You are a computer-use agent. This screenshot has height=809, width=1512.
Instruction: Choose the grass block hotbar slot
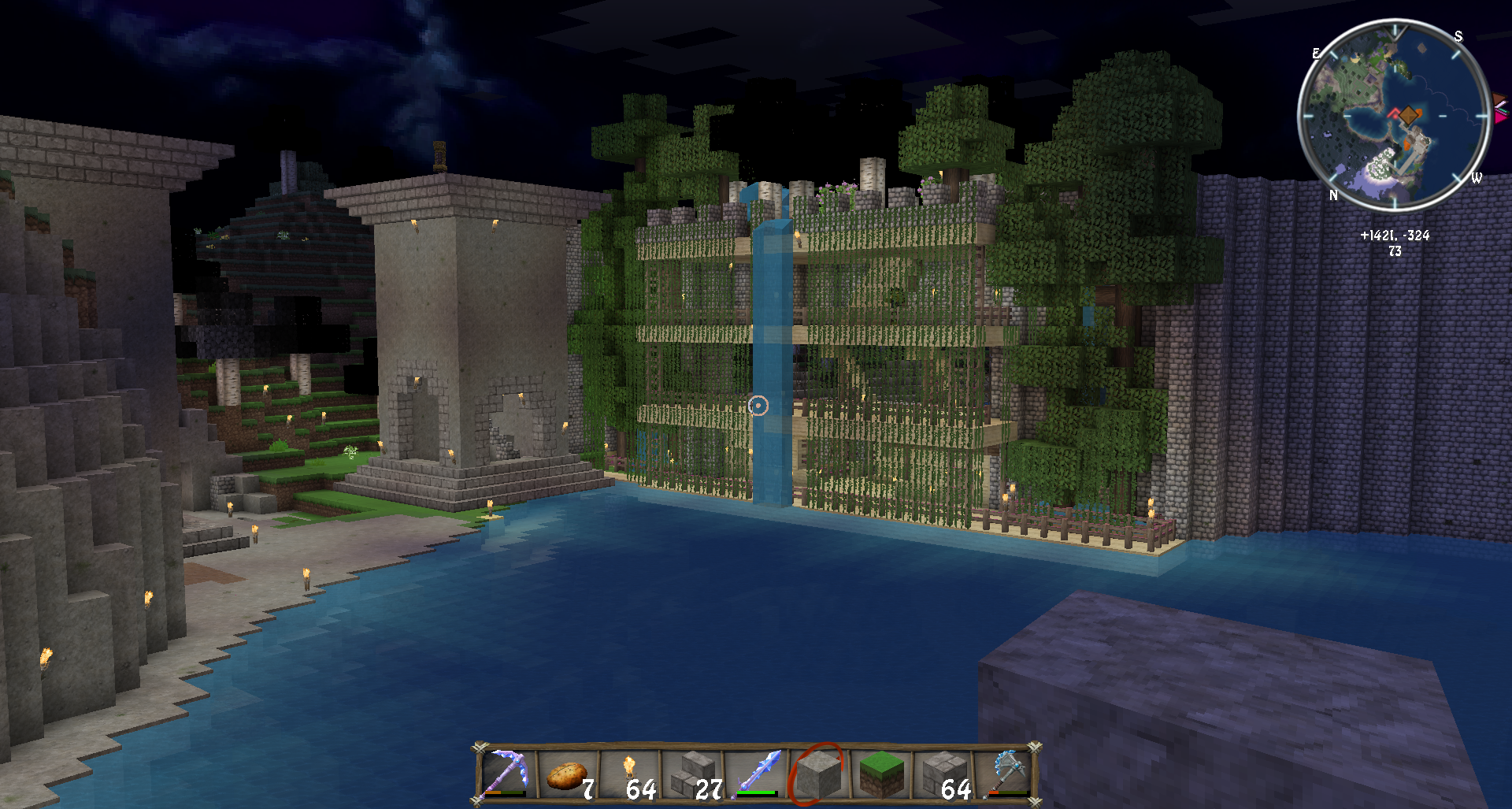point(880,774)
